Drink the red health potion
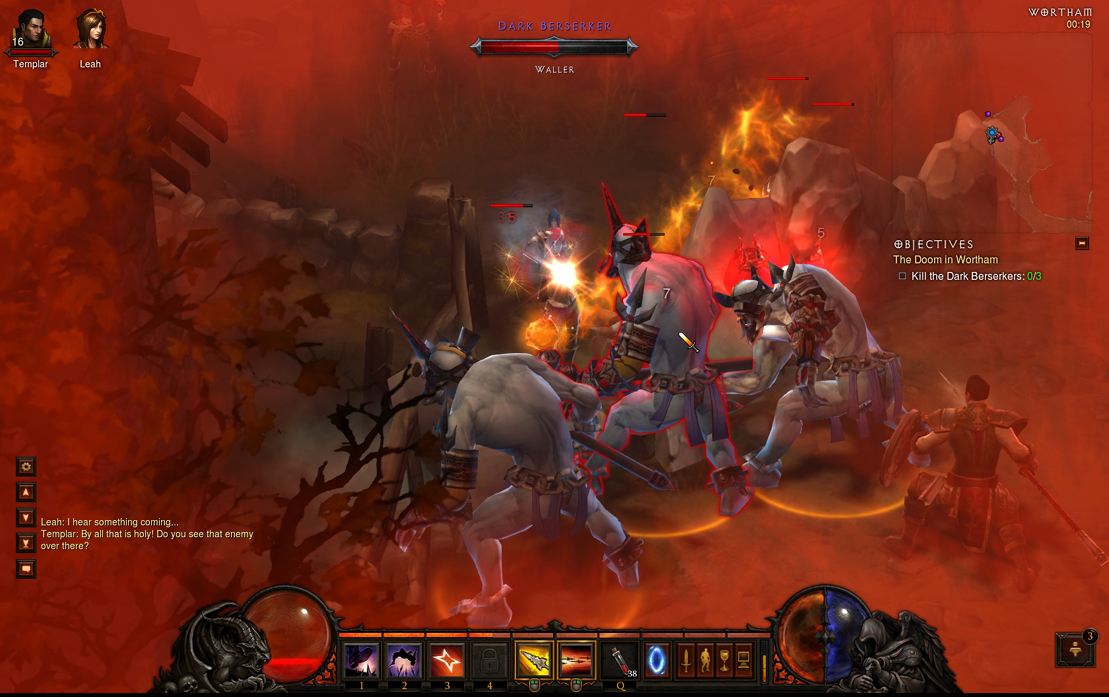Screen dimensions: 1109x697 coord(621,661)
